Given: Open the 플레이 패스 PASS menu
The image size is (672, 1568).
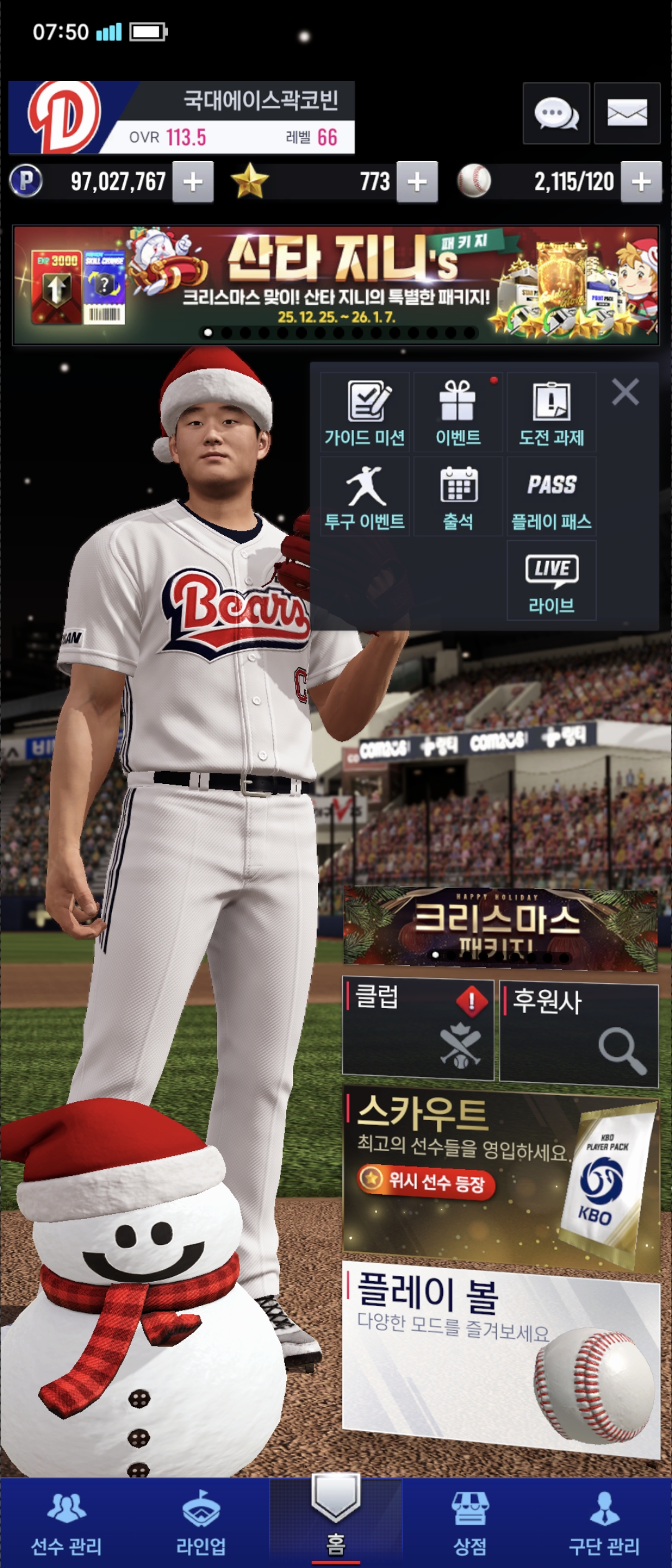Looking at the screenshot, I should click(551, 497).
